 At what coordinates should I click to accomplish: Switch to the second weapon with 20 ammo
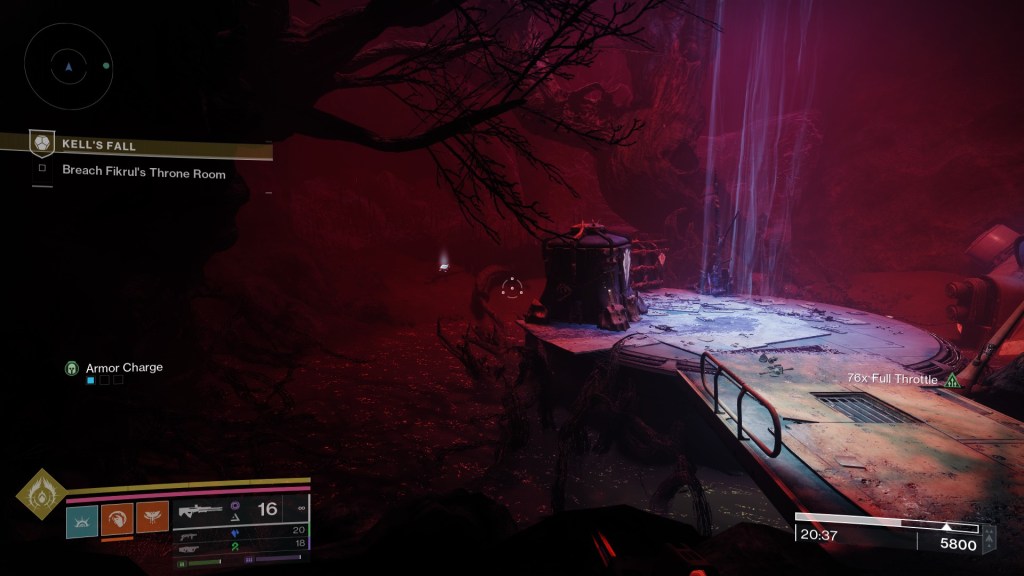coord(240,531)
